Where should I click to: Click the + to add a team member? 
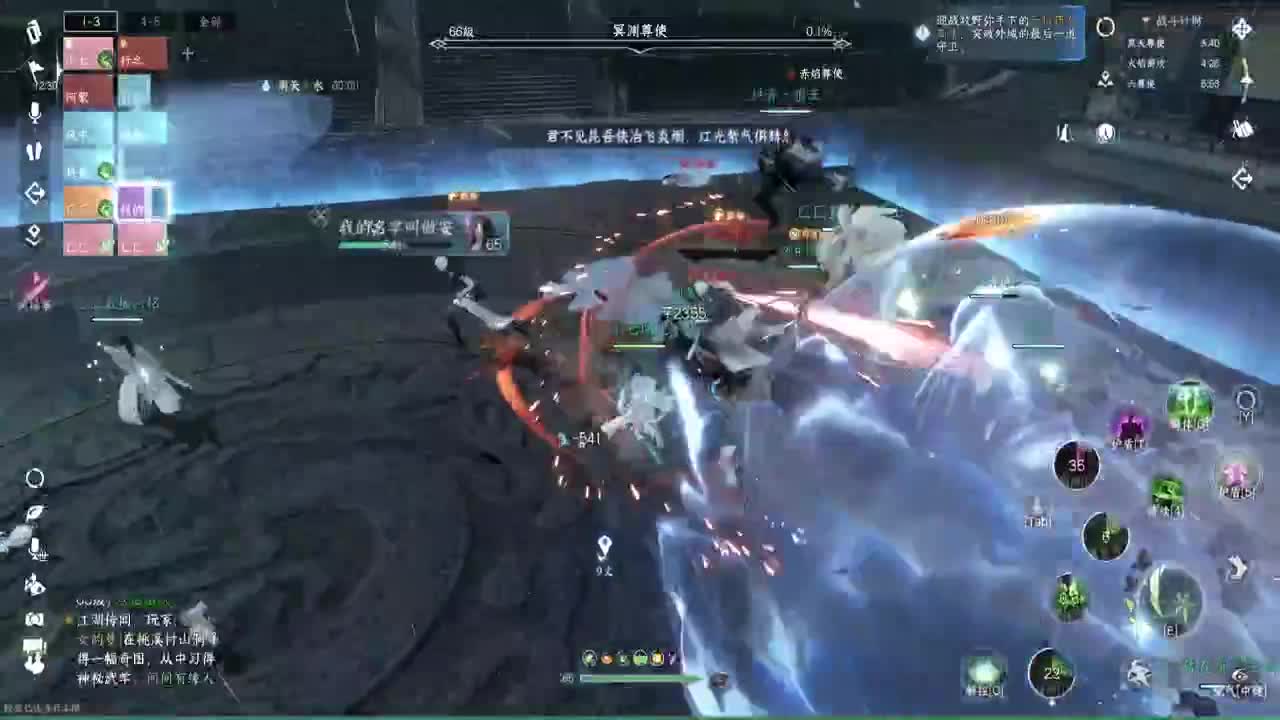(x=186, y=55)
